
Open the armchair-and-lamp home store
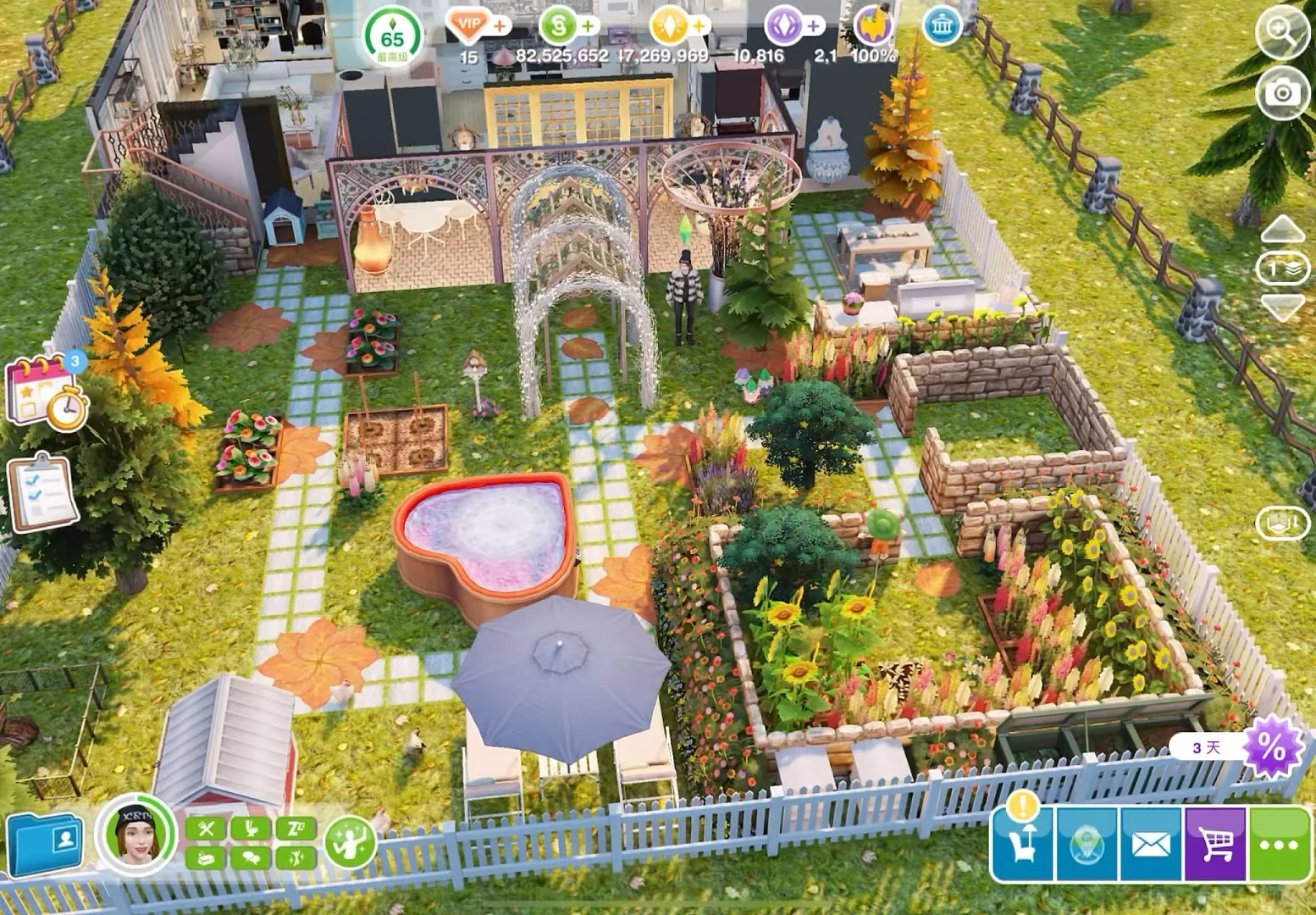point(1023,843)
